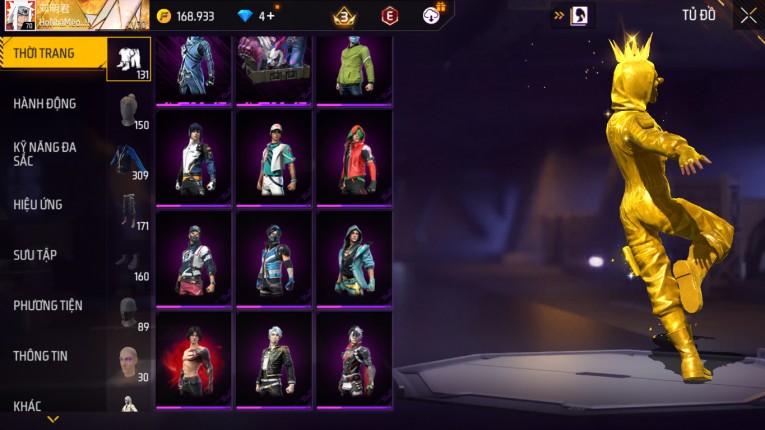Expand more tabs with the yellow down arrow
The height and width of the screenshot is (430, 765).
point(53,419)
